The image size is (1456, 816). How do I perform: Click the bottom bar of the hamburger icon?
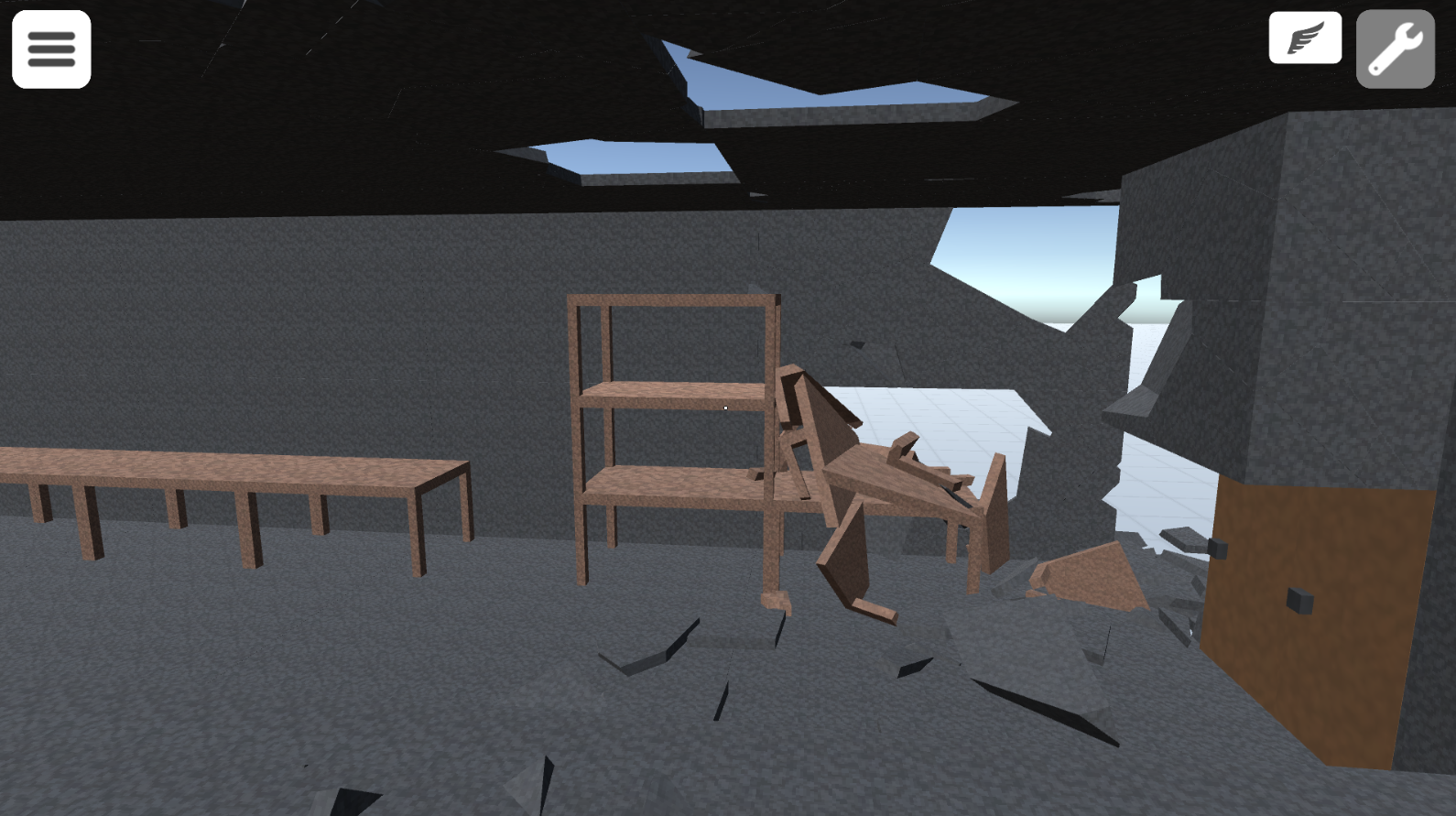pyautogui.click(x=50, y=60)
